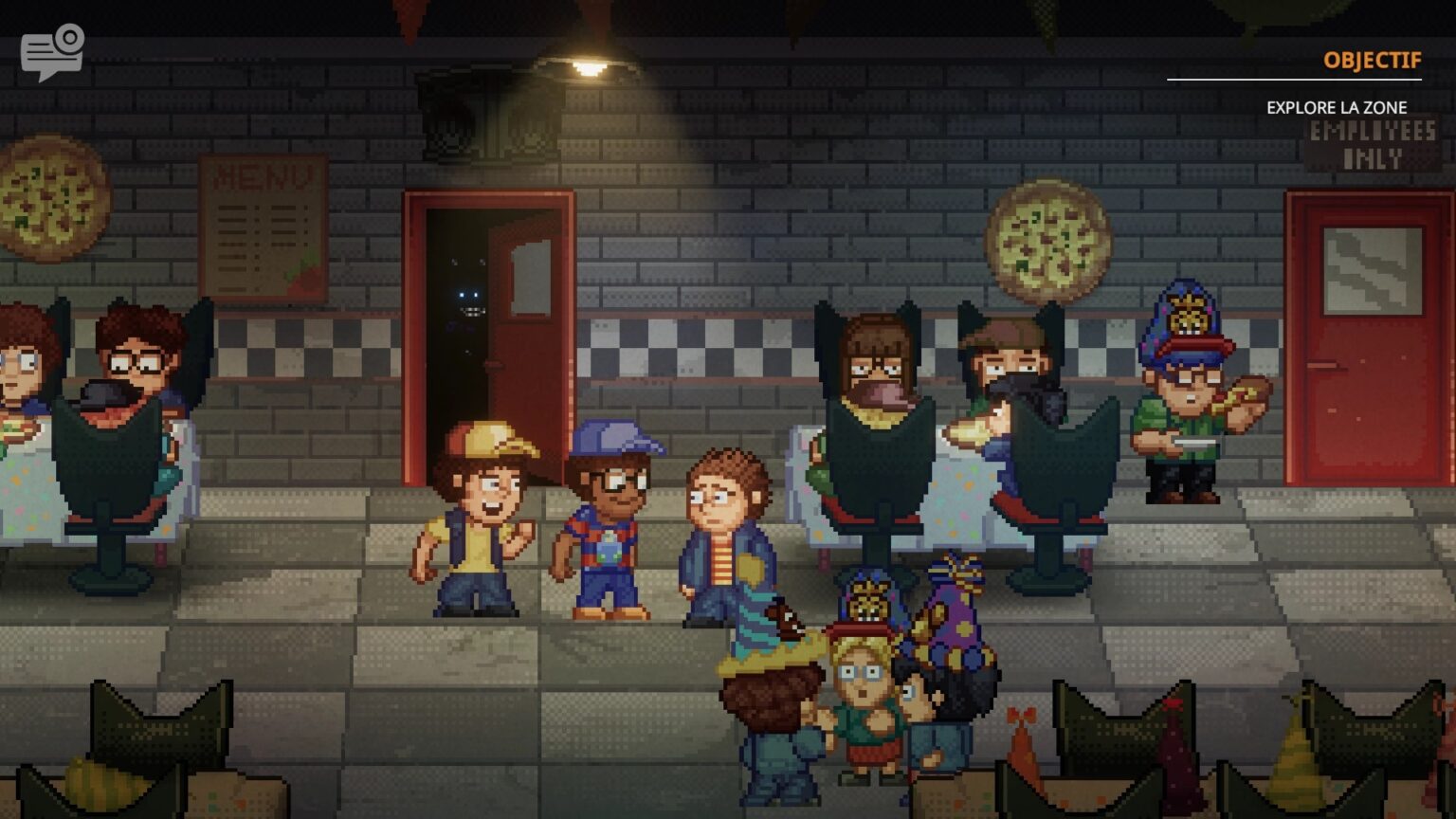Open the dialogue log speech bubble icon
This screenshot has height=819, width=1456.
52,50
